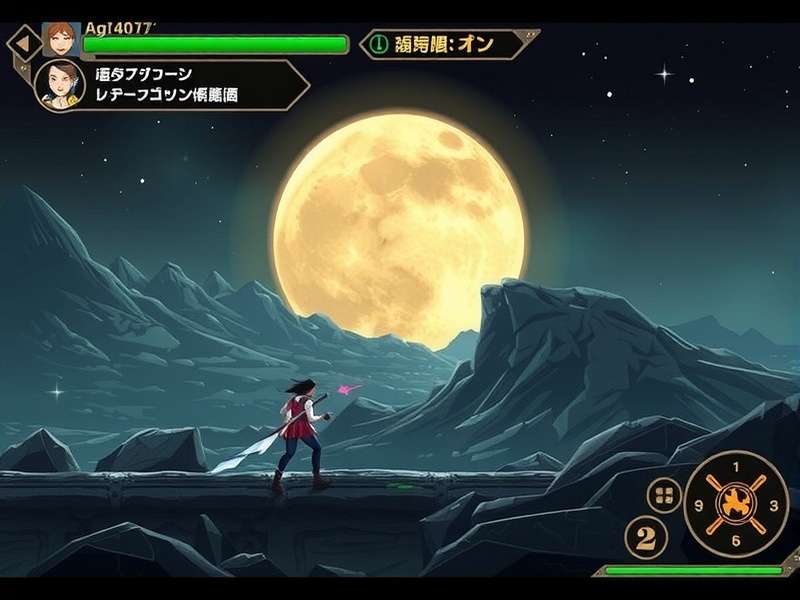Trigger the central orange emblem on the skill wheel

[x=737, y=503]
